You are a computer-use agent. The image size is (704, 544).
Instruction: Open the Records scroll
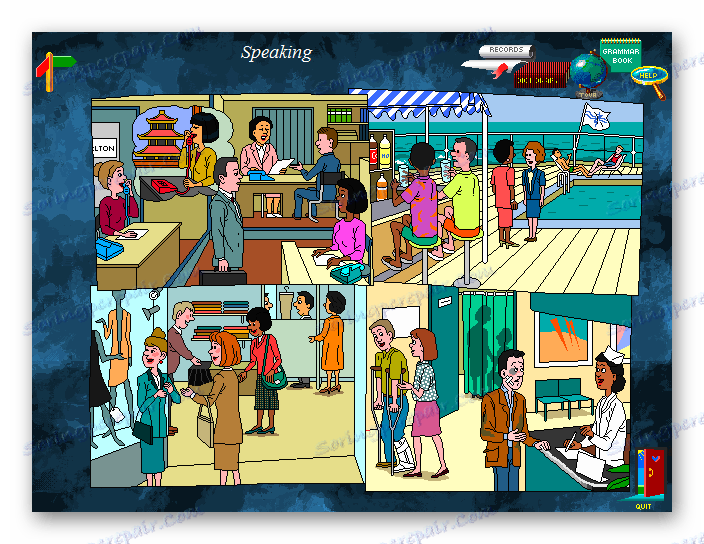[x=504, y=52]
